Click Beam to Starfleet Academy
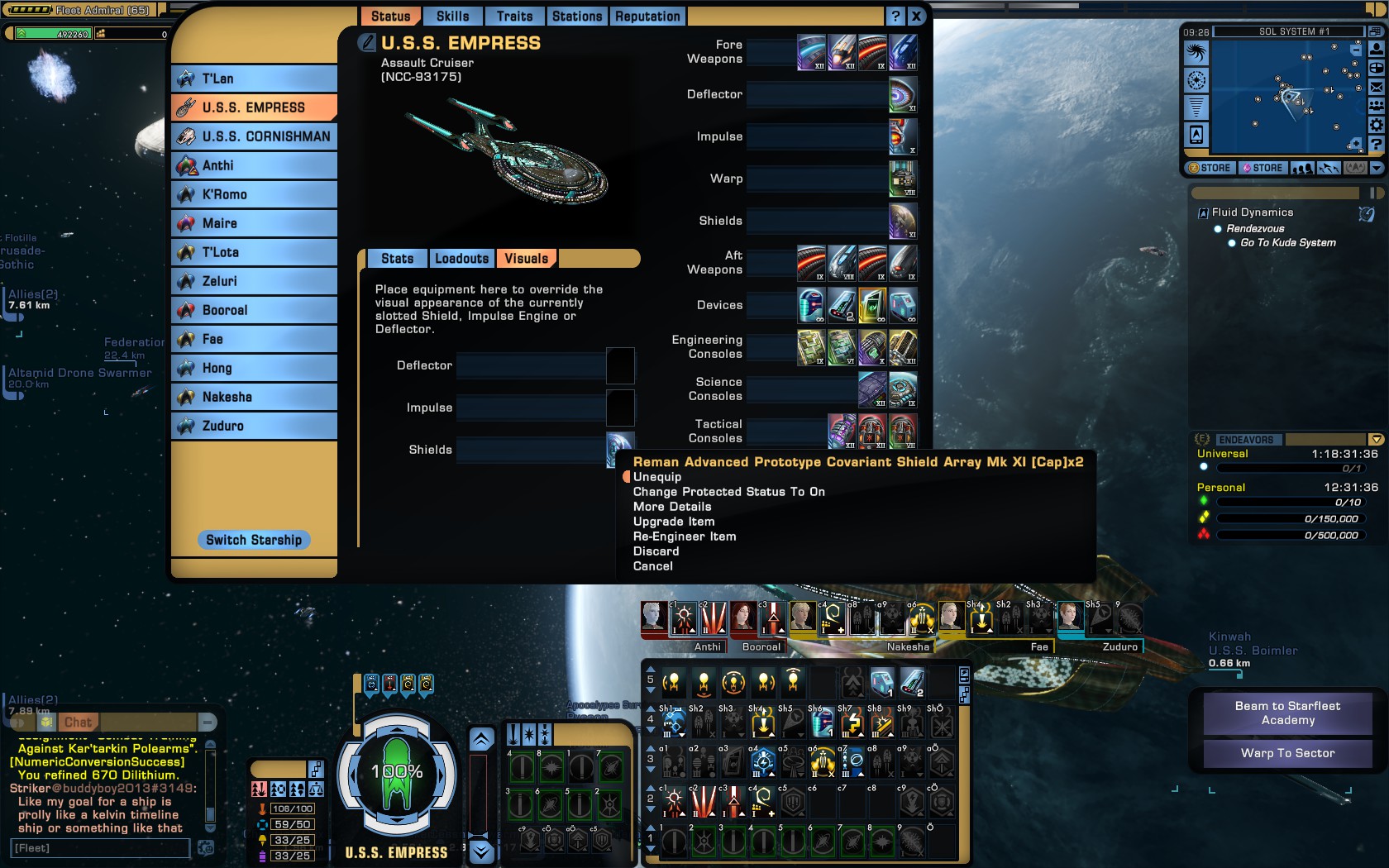 tap(1287, 713)
